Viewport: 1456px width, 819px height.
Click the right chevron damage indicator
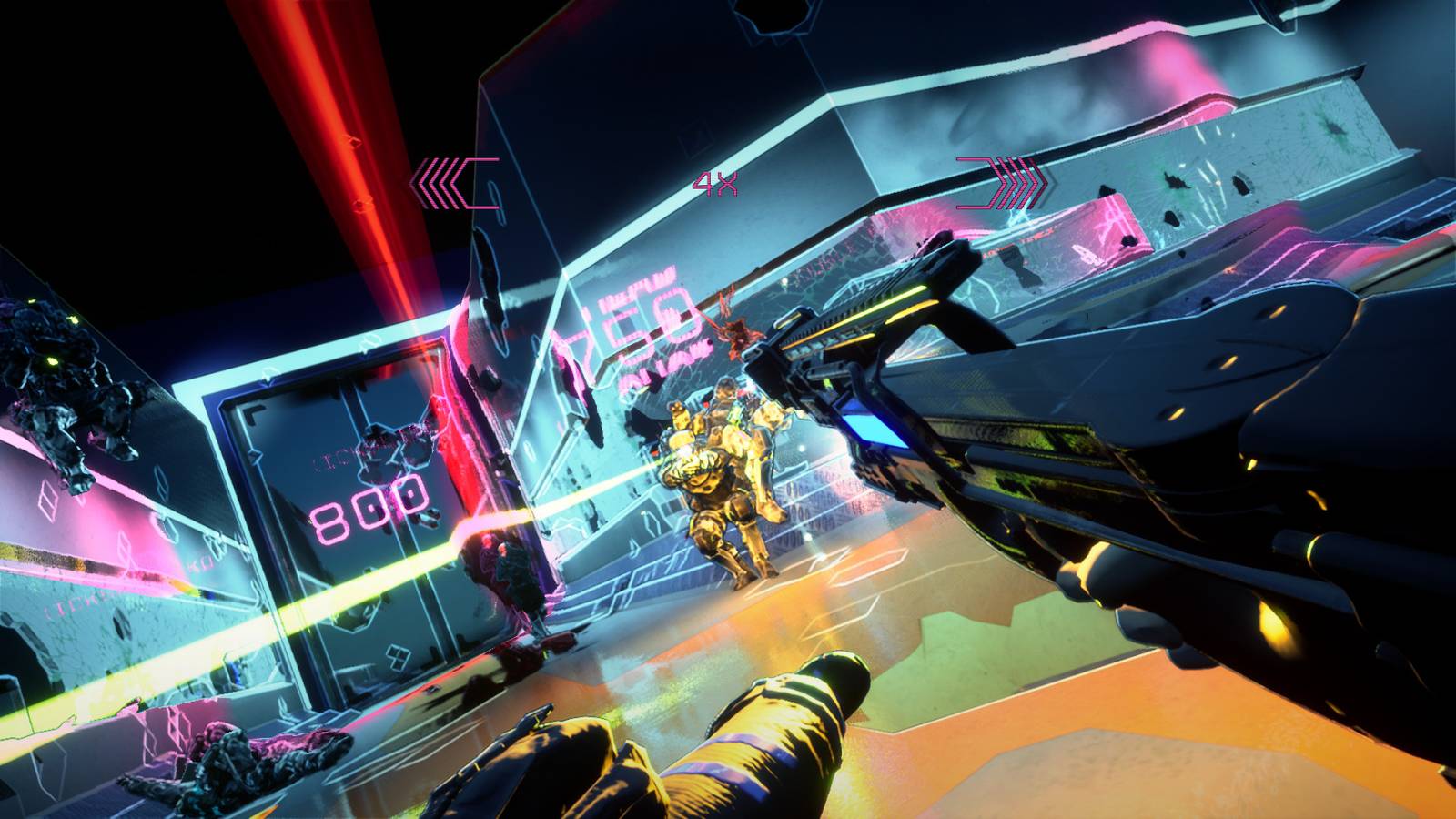tap(1001, 180)
